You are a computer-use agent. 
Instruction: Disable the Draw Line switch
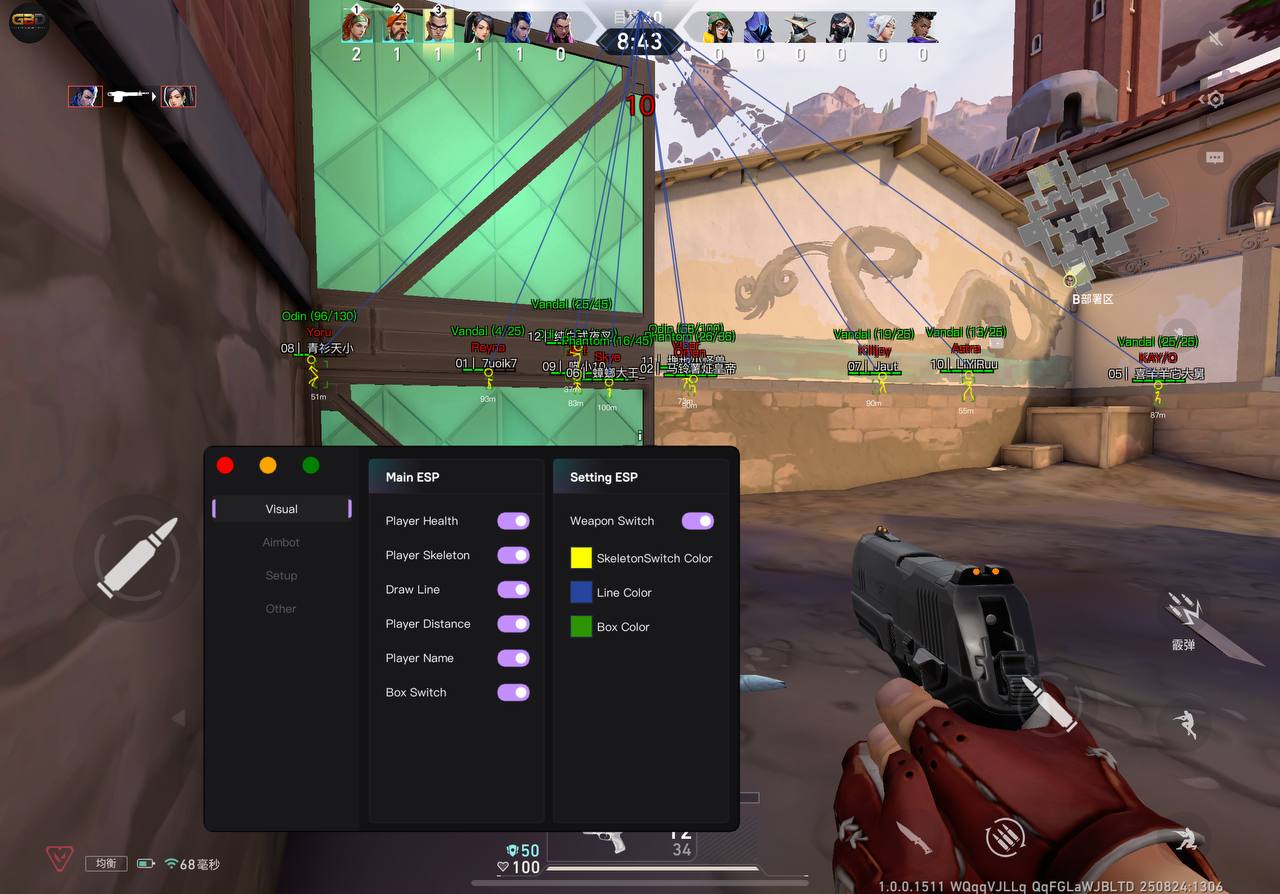pos(513,589)
